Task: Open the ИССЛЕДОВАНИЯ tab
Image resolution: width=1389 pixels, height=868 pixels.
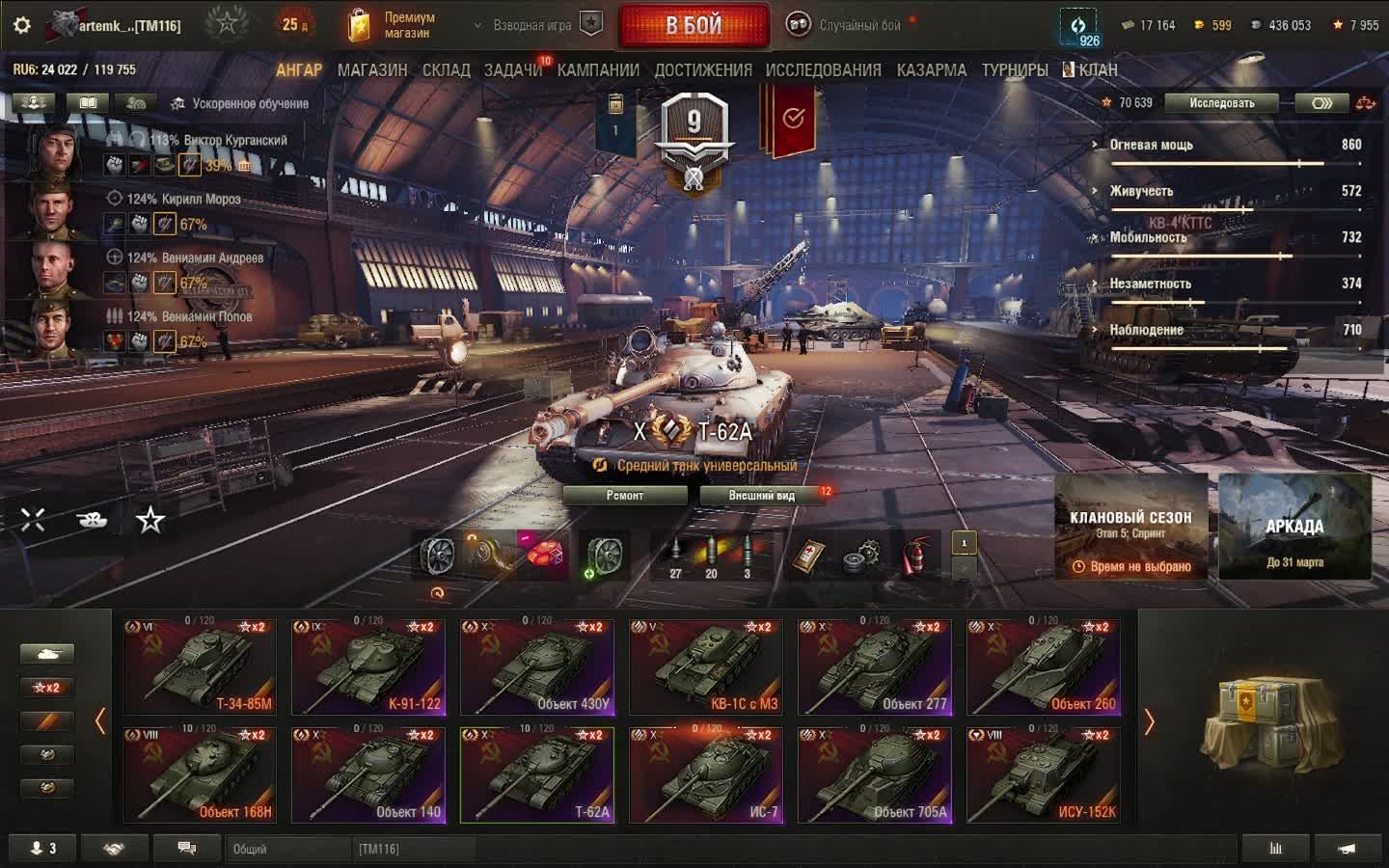Action: click(823, 70)
